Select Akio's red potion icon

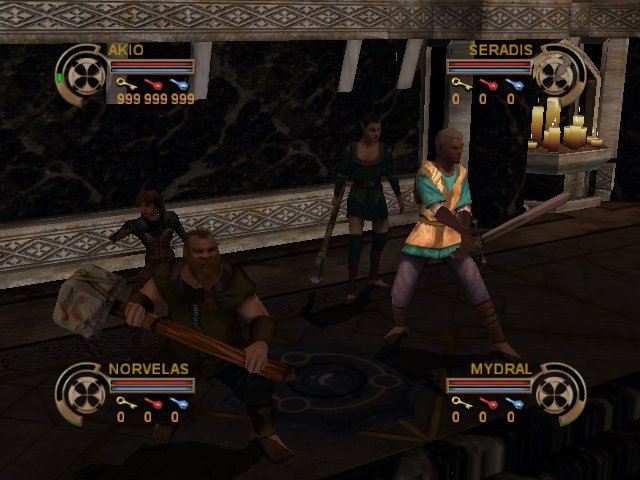[x=153, y=84]
